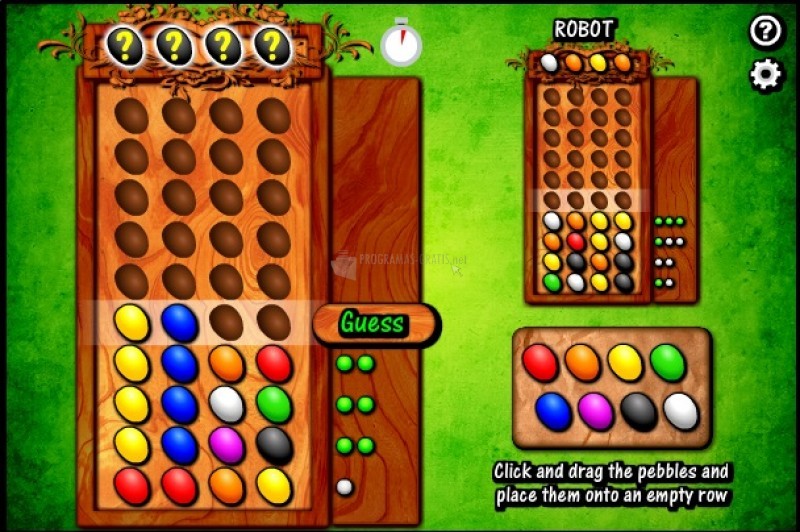Click the blue pebble in the highlighted guess row
Viewport: 800px width, 532px height.
click(x=180, y=323)
